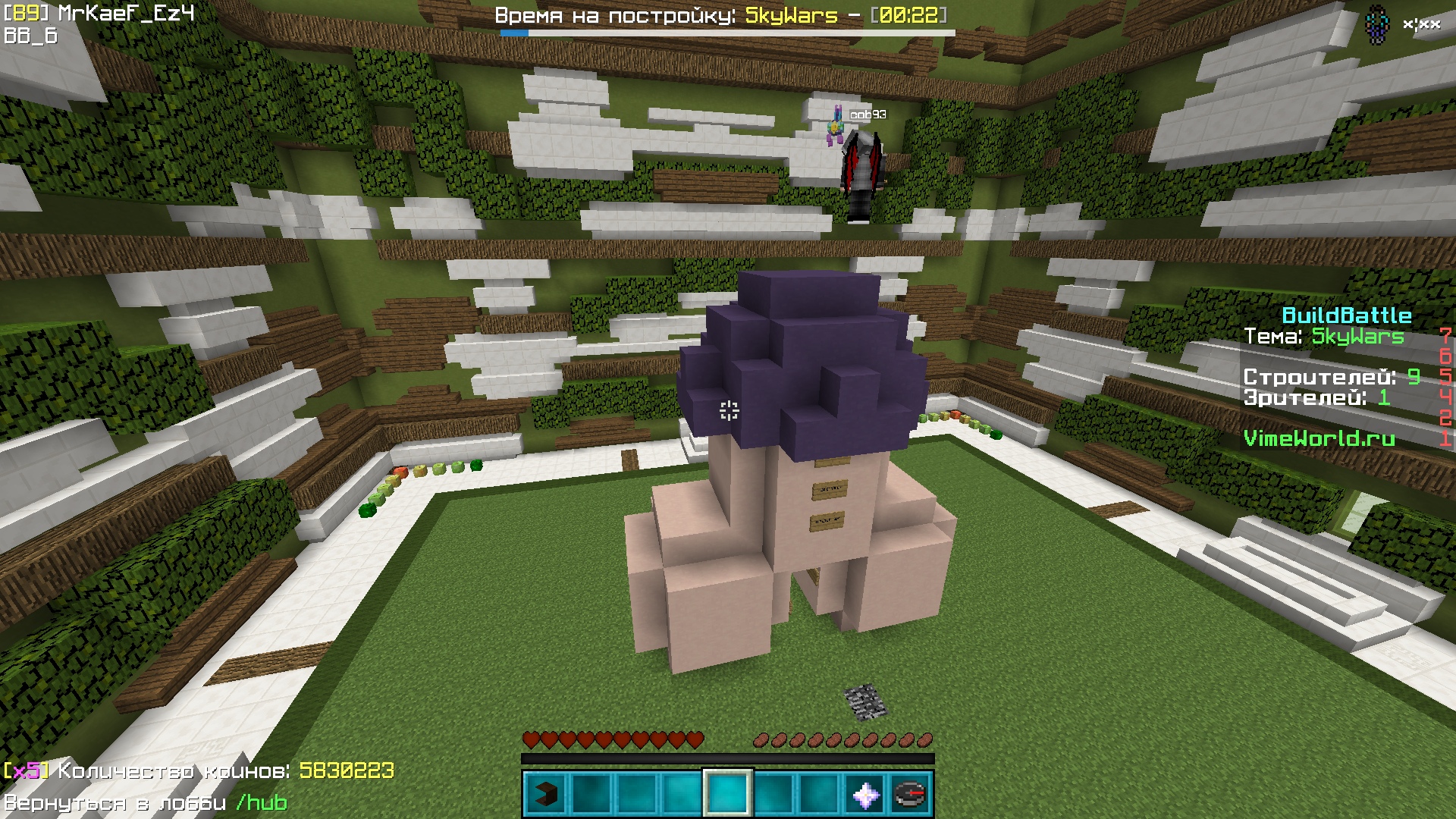Click the highlighted empty hotbar slot
The width and height of the screenshot is (1456, 819).
[728, 794]
